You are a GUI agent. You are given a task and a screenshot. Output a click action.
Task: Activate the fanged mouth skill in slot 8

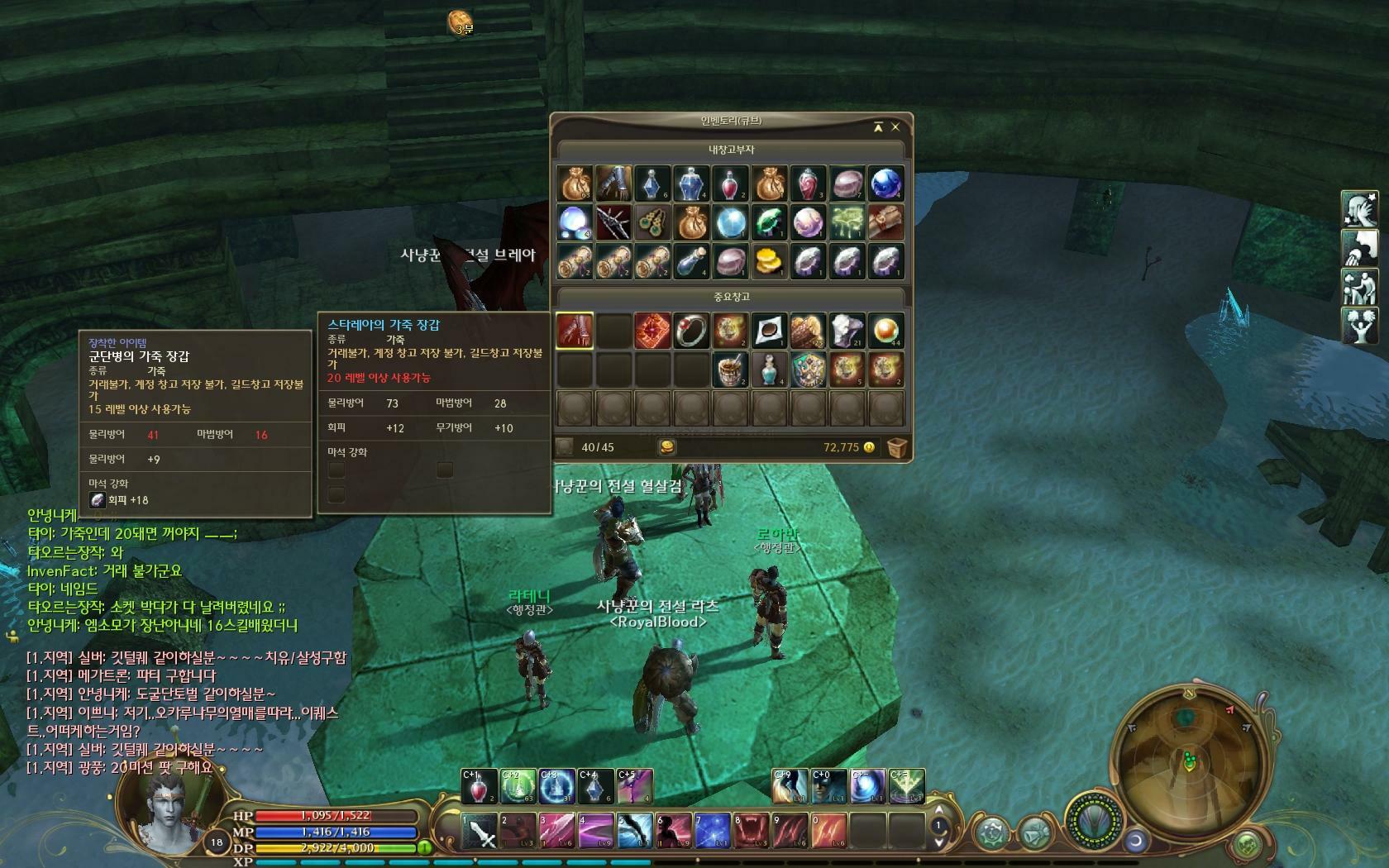coord(751,832)
